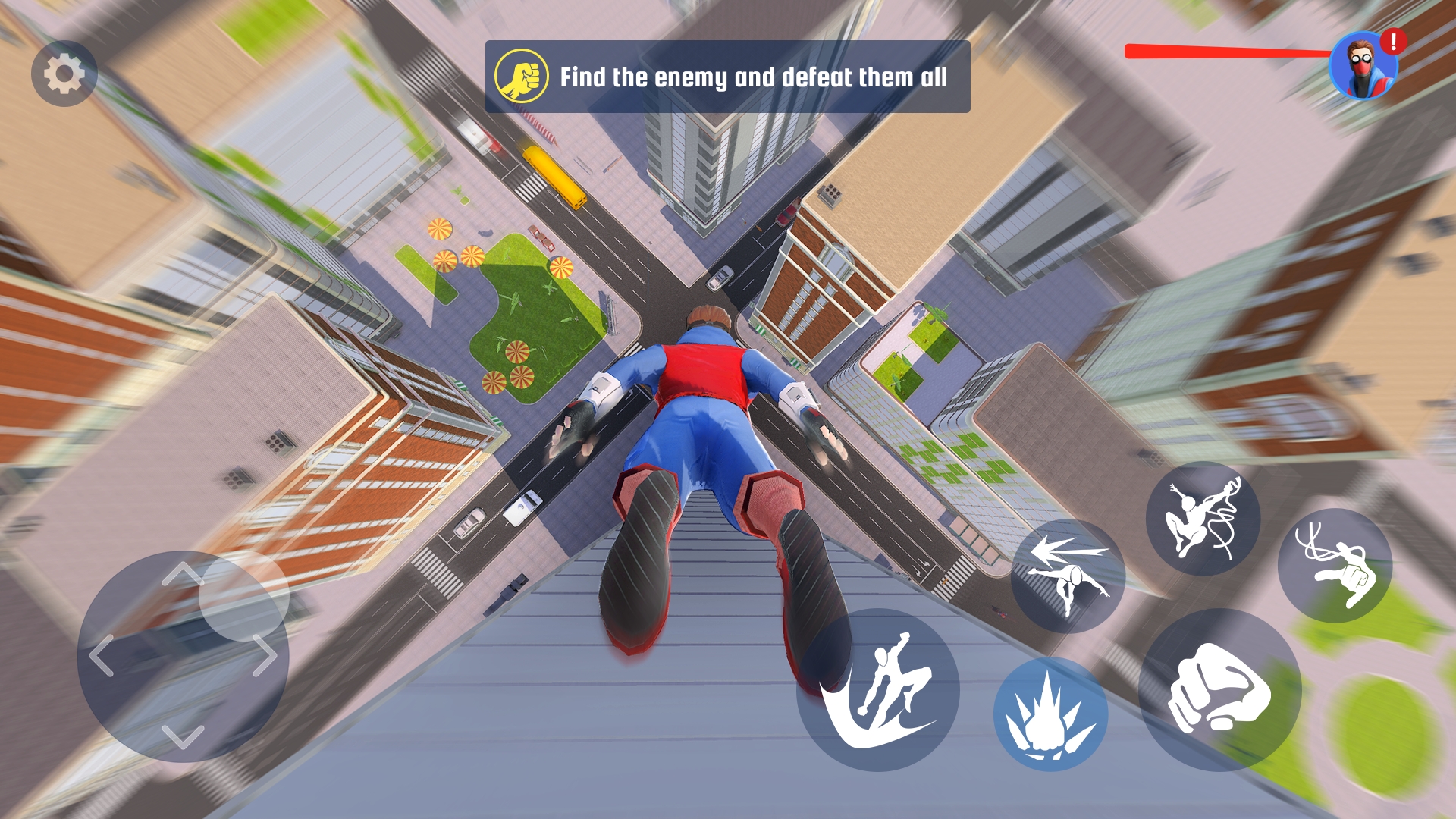Tap the yellow fist emblem on the mission banner
The height and width of the screenshot is (819, 1456).
point(521,76)
